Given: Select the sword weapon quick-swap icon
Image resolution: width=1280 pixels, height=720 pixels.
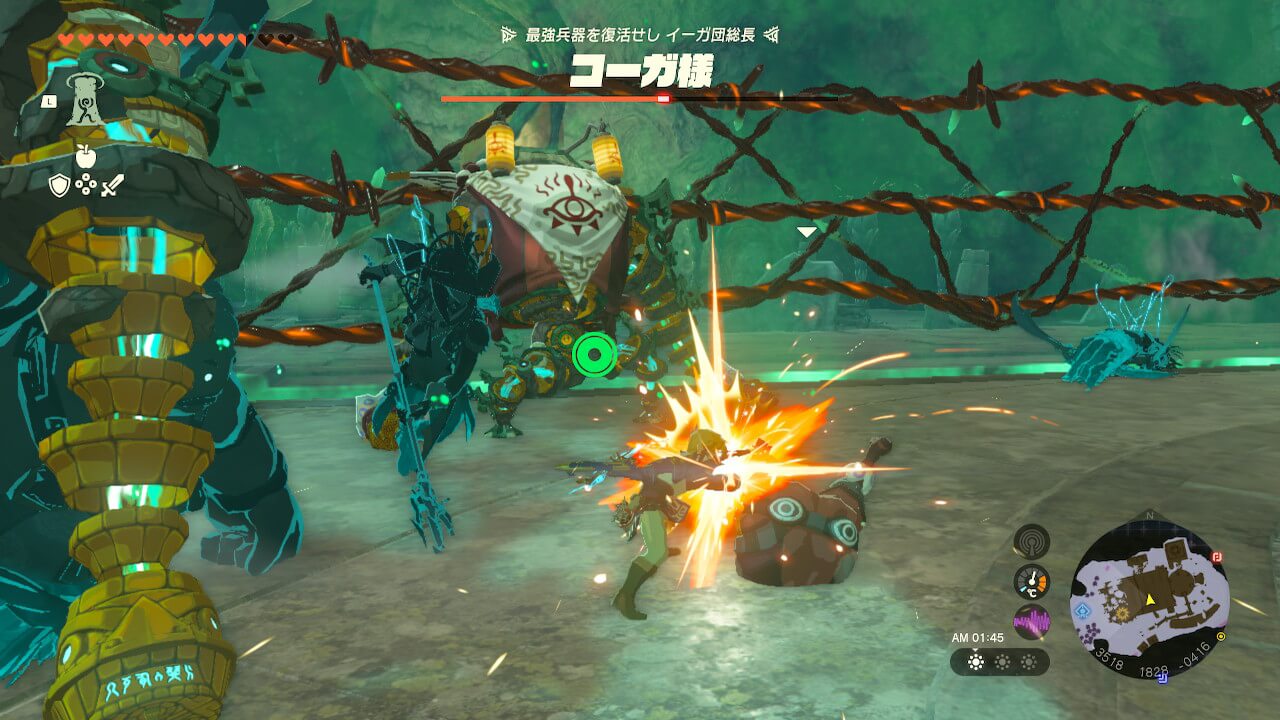Looking at the screenshot, I should click(112, 185).
